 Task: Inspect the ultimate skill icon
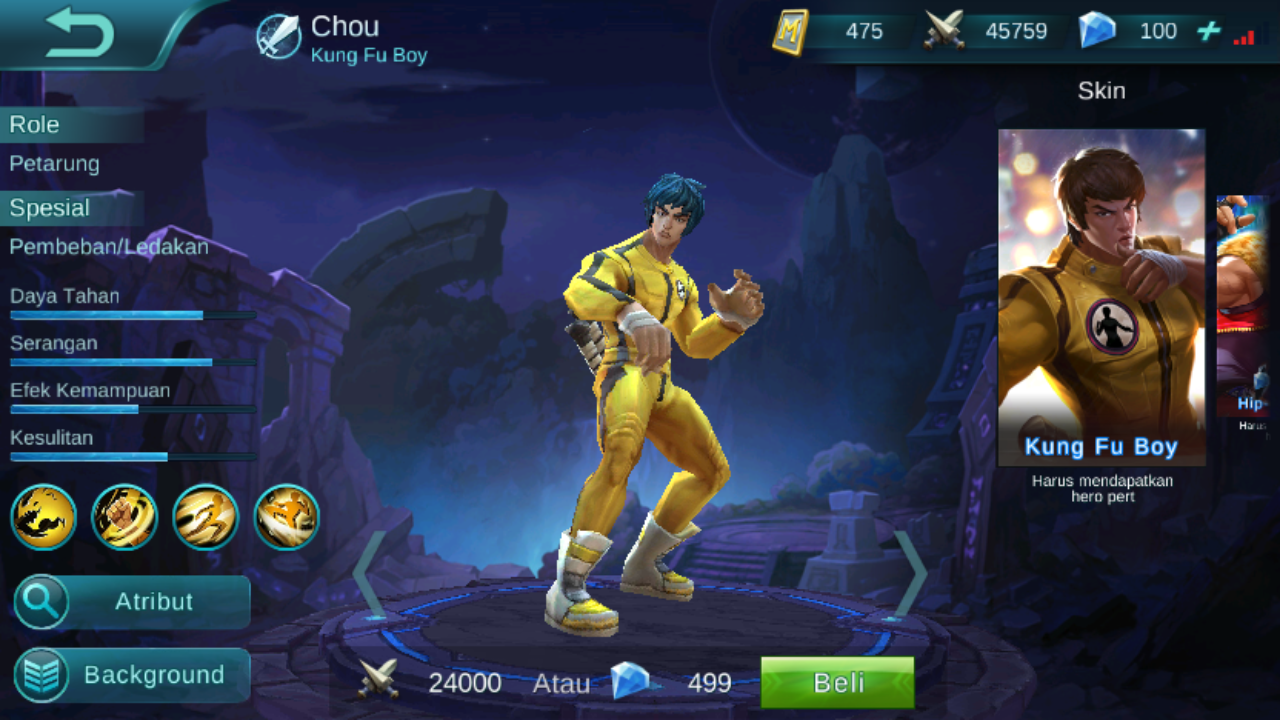[286, 517]
